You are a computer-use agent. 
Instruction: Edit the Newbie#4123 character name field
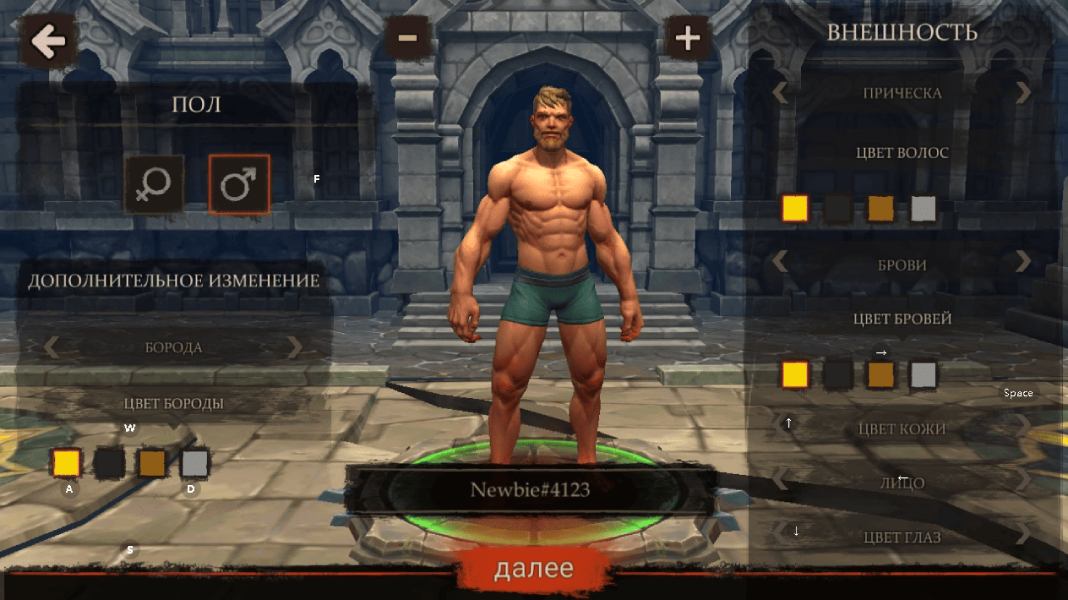point(530,490)
